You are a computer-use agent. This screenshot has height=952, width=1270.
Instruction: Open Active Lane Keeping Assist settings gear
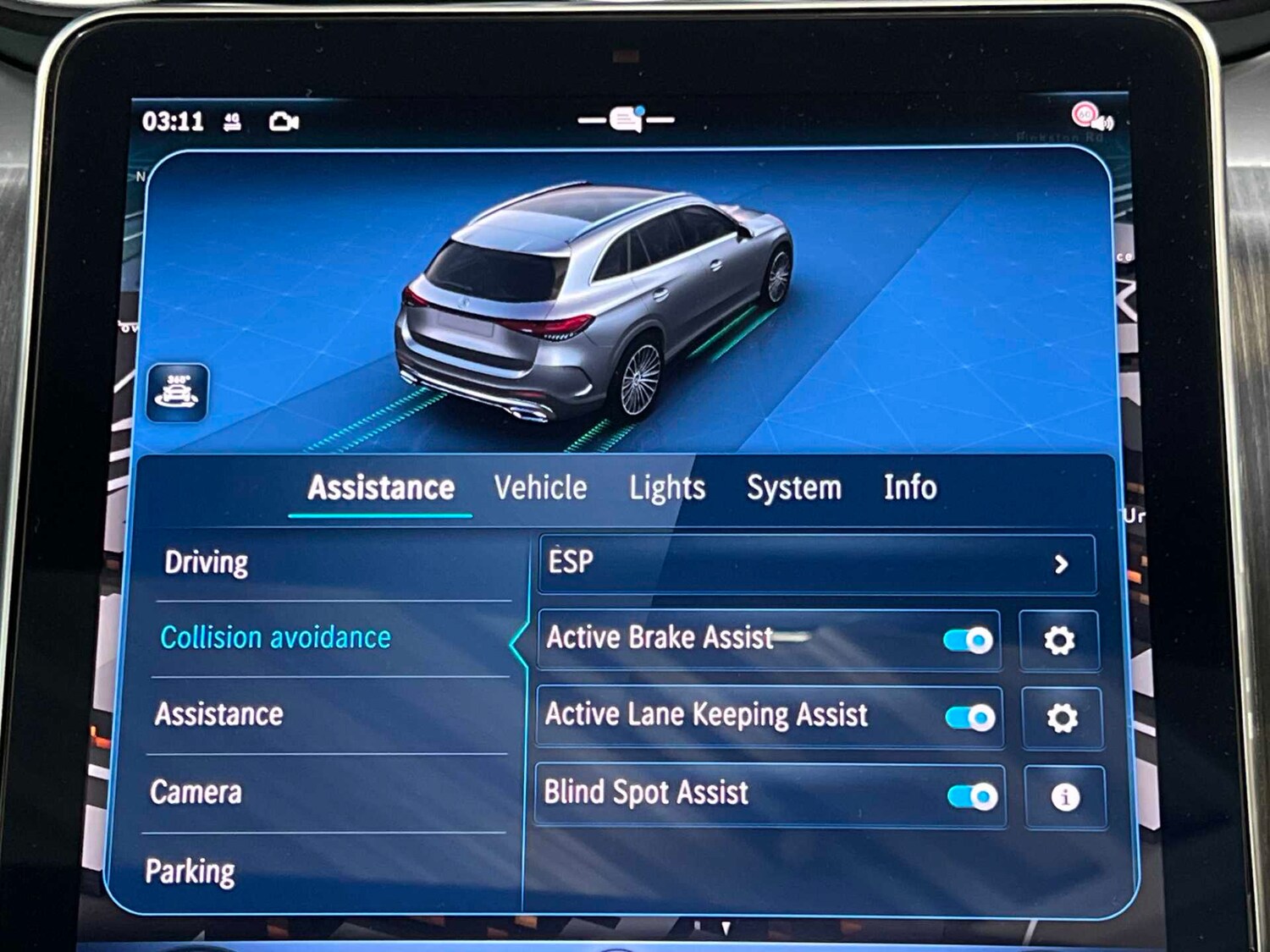pyautogui.click(x=1061, y=719)
